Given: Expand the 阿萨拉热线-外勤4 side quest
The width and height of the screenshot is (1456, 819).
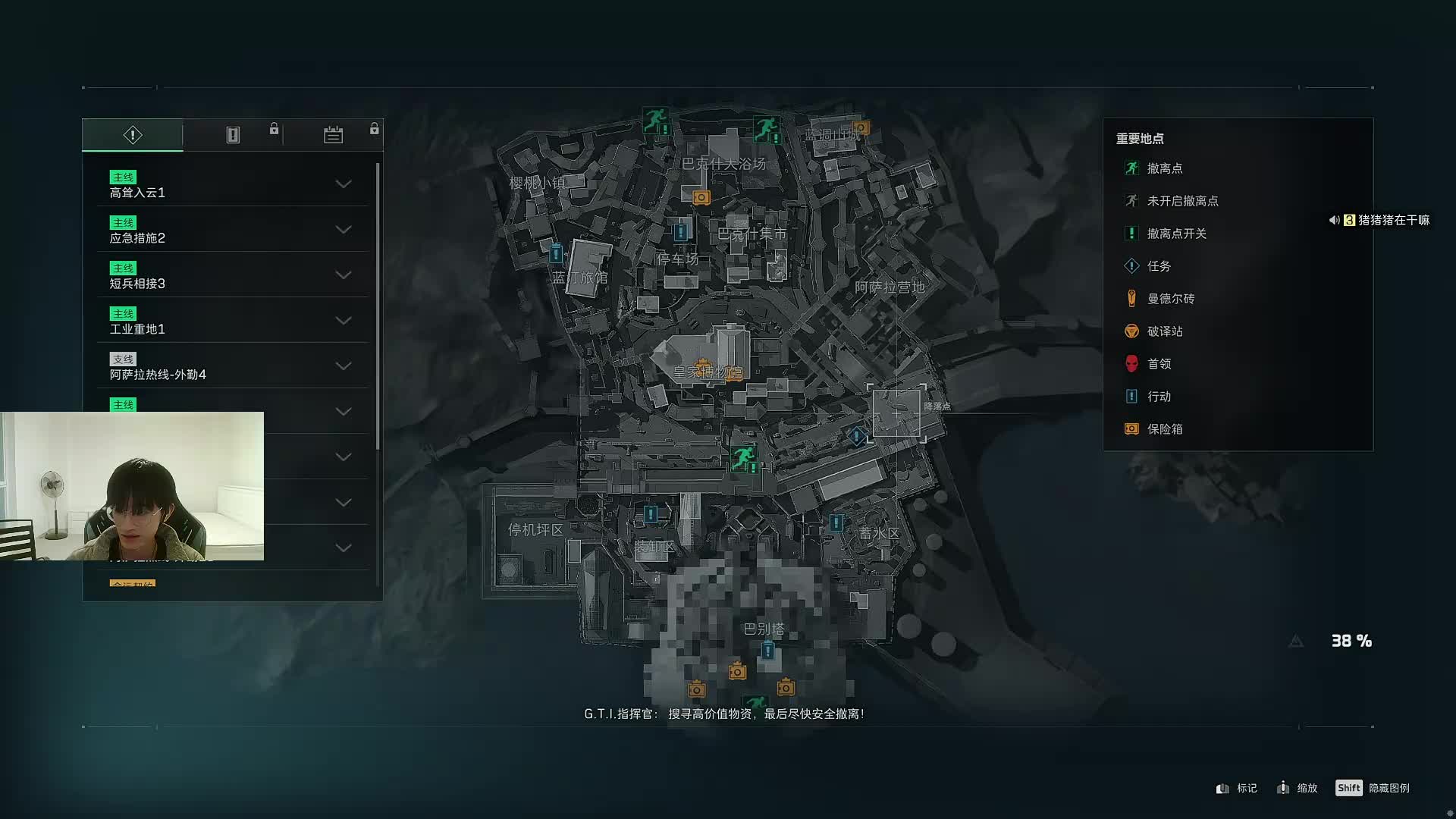Looking at the screenshot, I should (343, 366).
